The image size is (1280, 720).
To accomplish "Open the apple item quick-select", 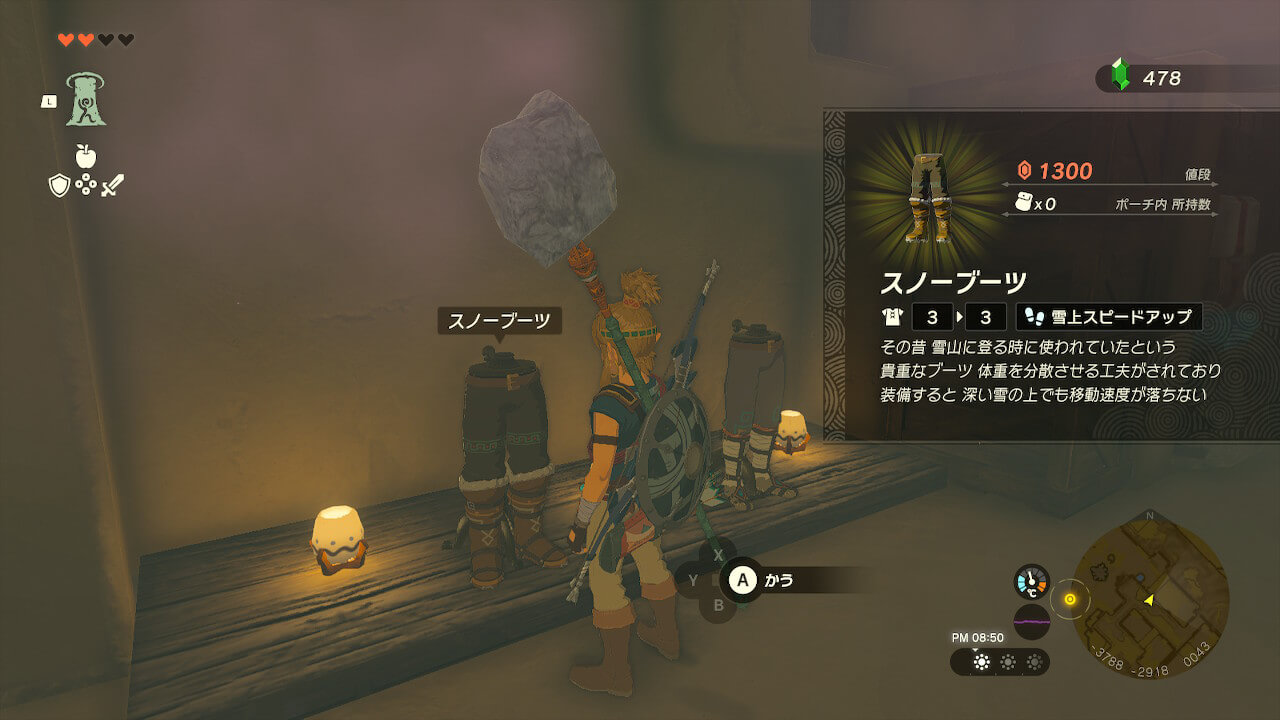I will point(86,155).
